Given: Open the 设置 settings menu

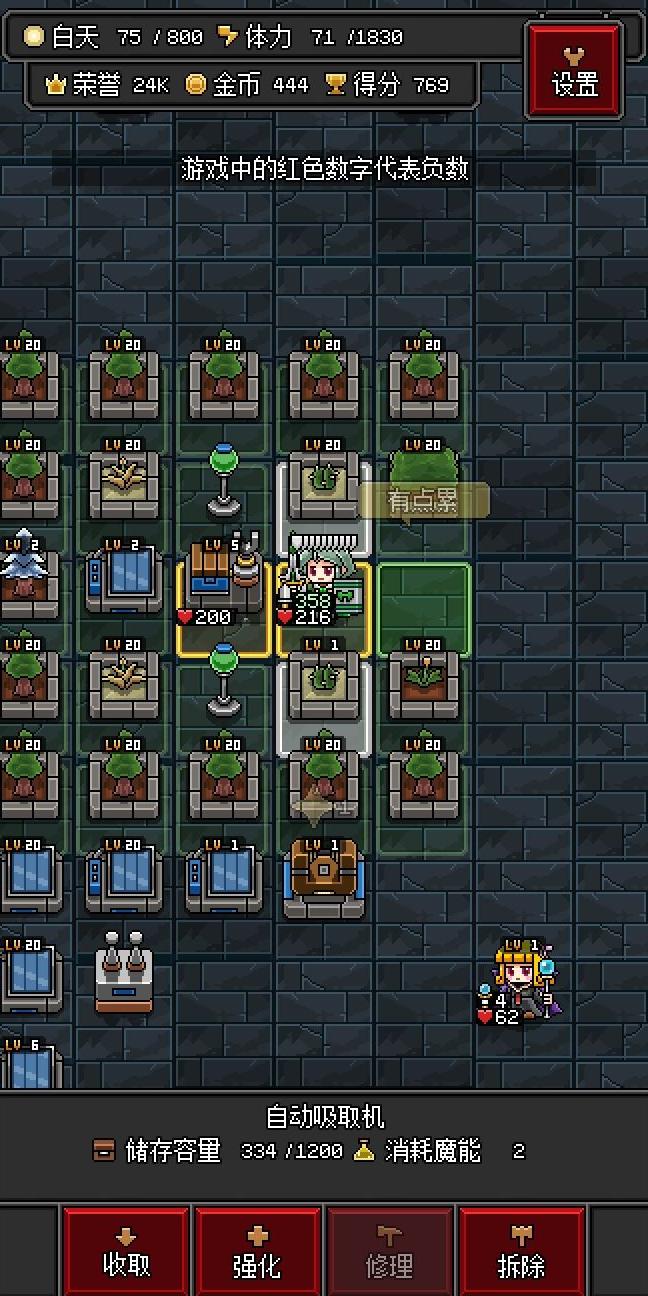Looking at the screenshot, I should tap(575, 72).
